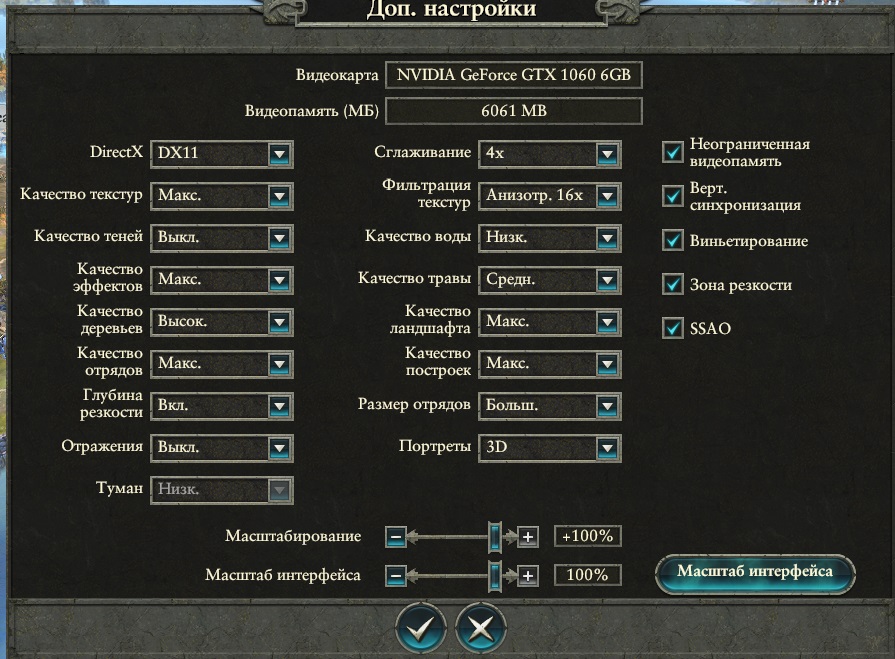895x659 pixels.
Task: Turn off the SSAO checkbox
Action: click(x=672, y=328)
